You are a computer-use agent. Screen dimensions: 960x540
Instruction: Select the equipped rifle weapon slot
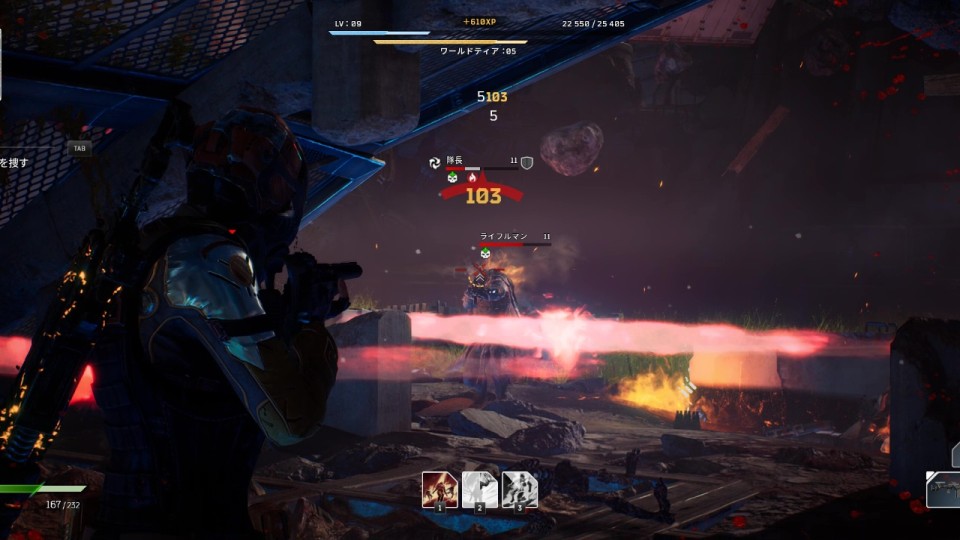(x=943, y=490)
